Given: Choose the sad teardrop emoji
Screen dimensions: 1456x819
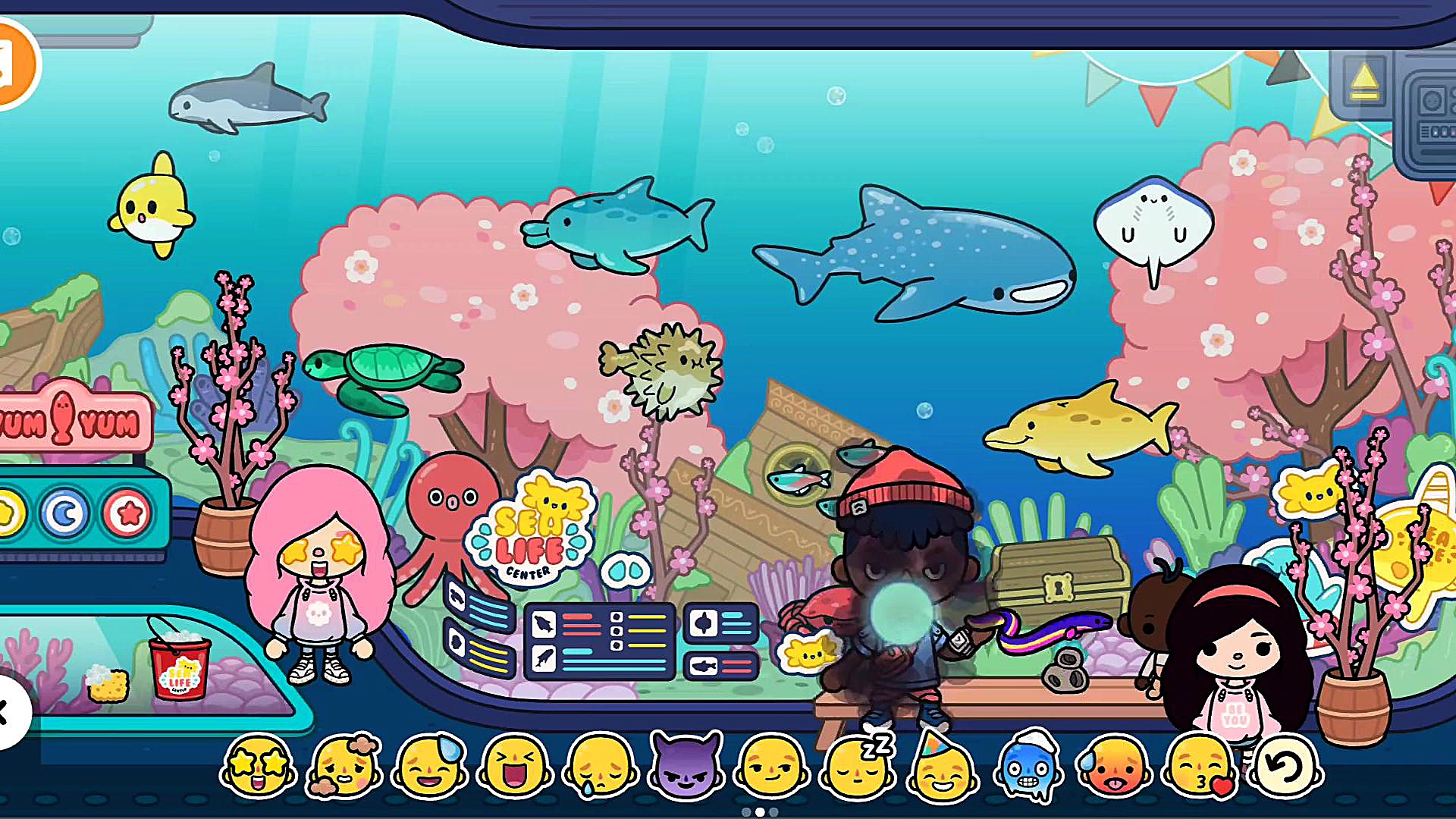Looking at the screenshot, I should pos(600,767).
